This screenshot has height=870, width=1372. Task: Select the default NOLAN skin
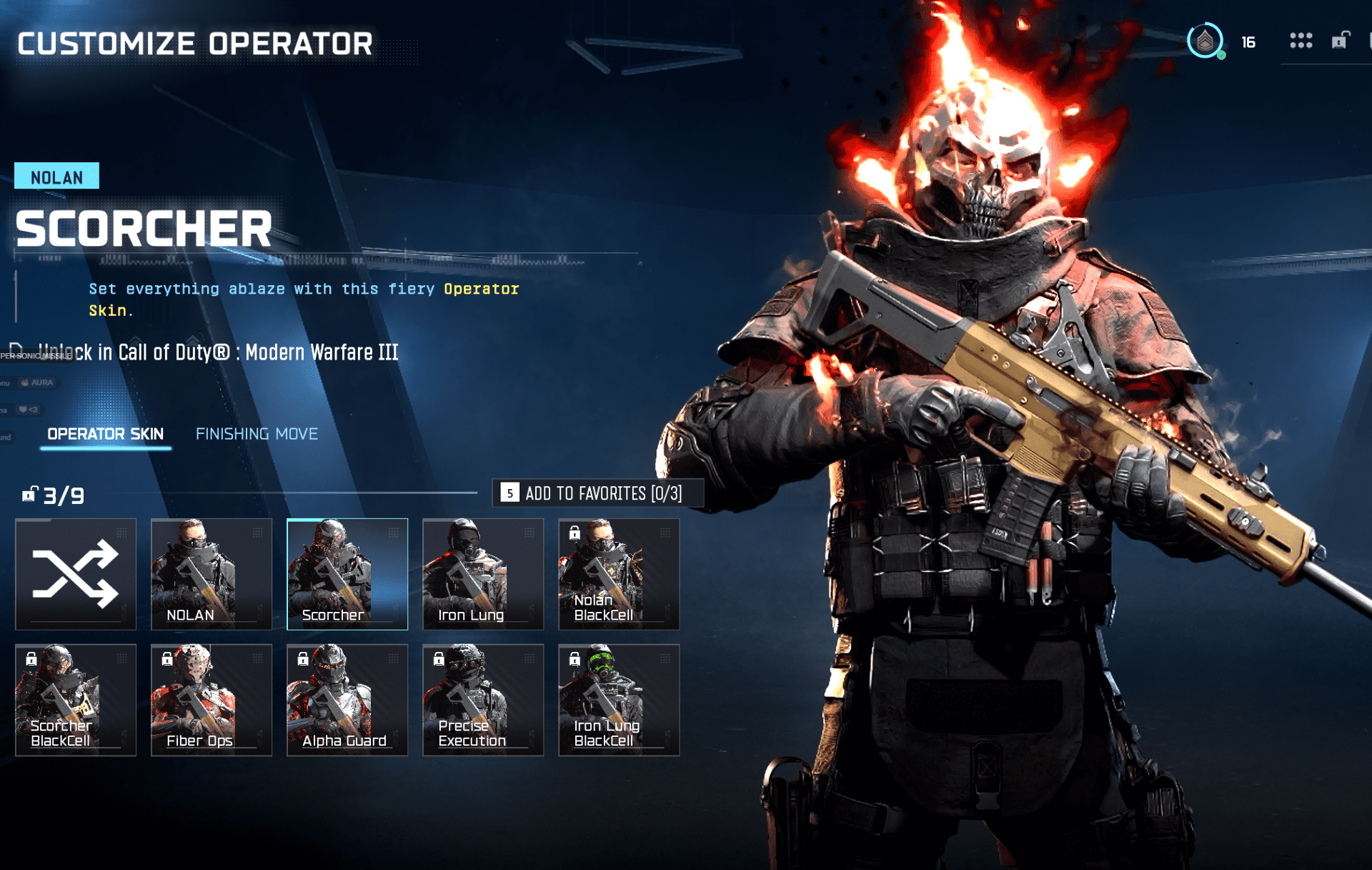(x=212, y=574)
